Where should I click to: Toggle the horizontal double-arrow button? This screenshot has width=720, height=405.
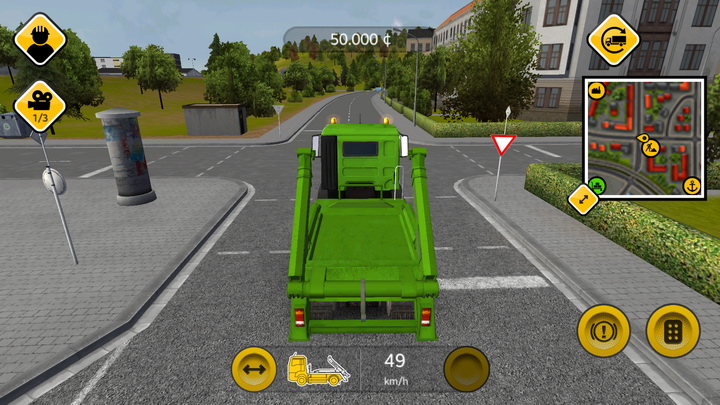(x=254, y=370)
